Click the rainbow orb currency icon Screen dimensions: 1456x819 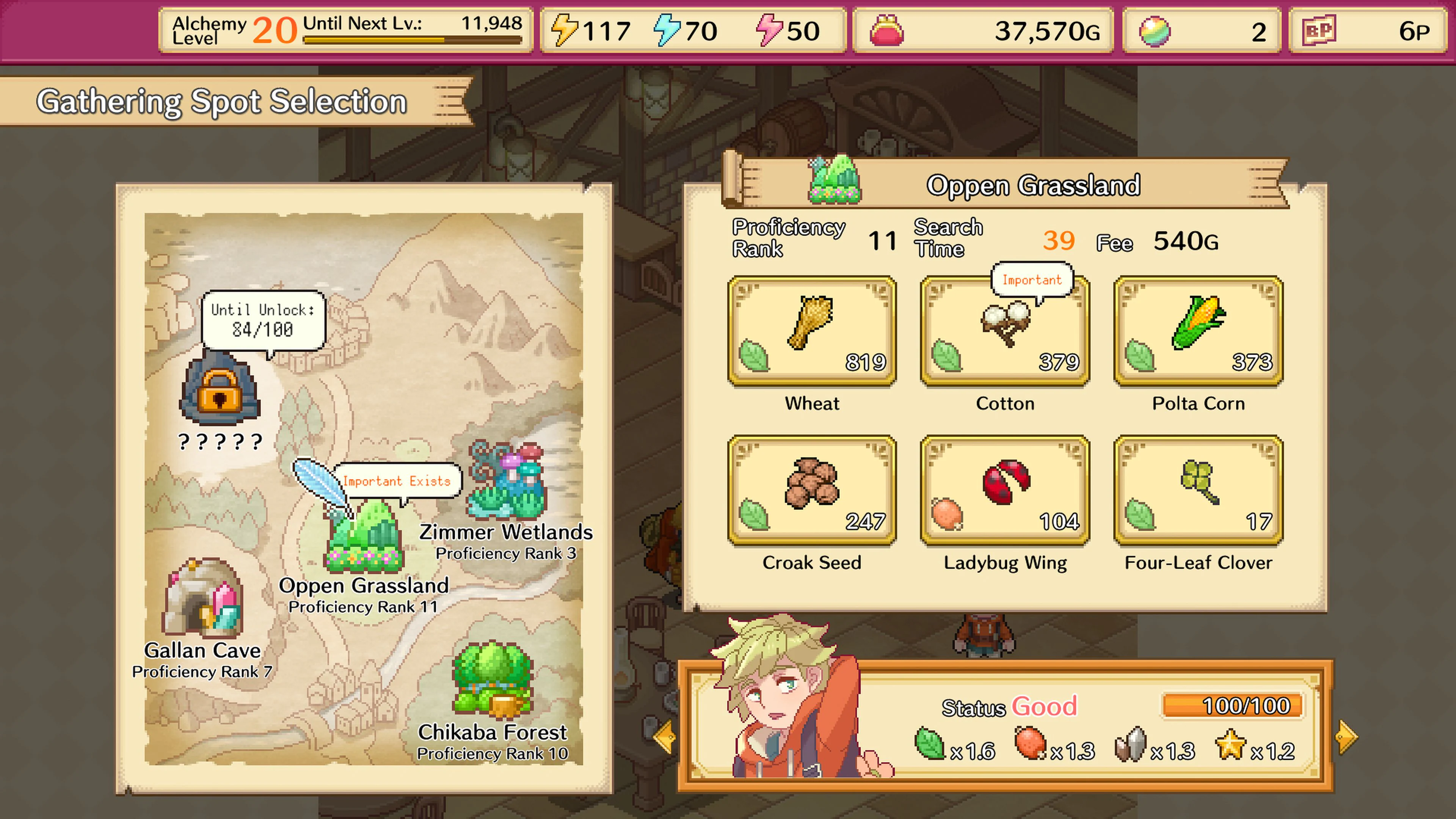pos(1154,31)
